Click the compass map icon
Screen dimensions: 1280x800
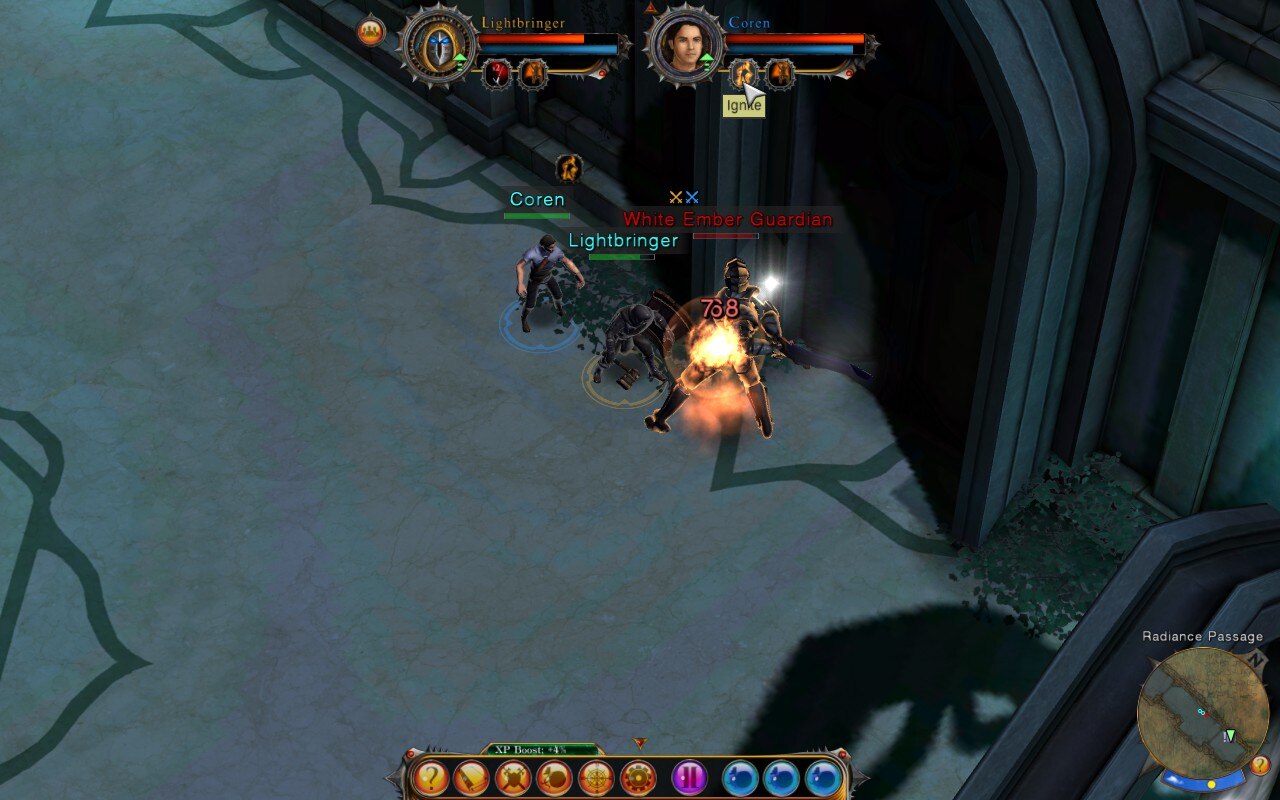[x=596, y=778]
